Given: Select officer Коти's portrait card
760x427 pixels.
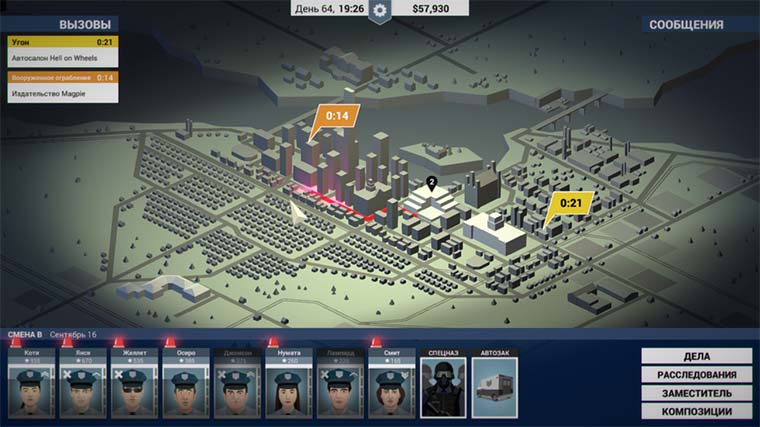Looking at the screenshot, I should [31, 384].
